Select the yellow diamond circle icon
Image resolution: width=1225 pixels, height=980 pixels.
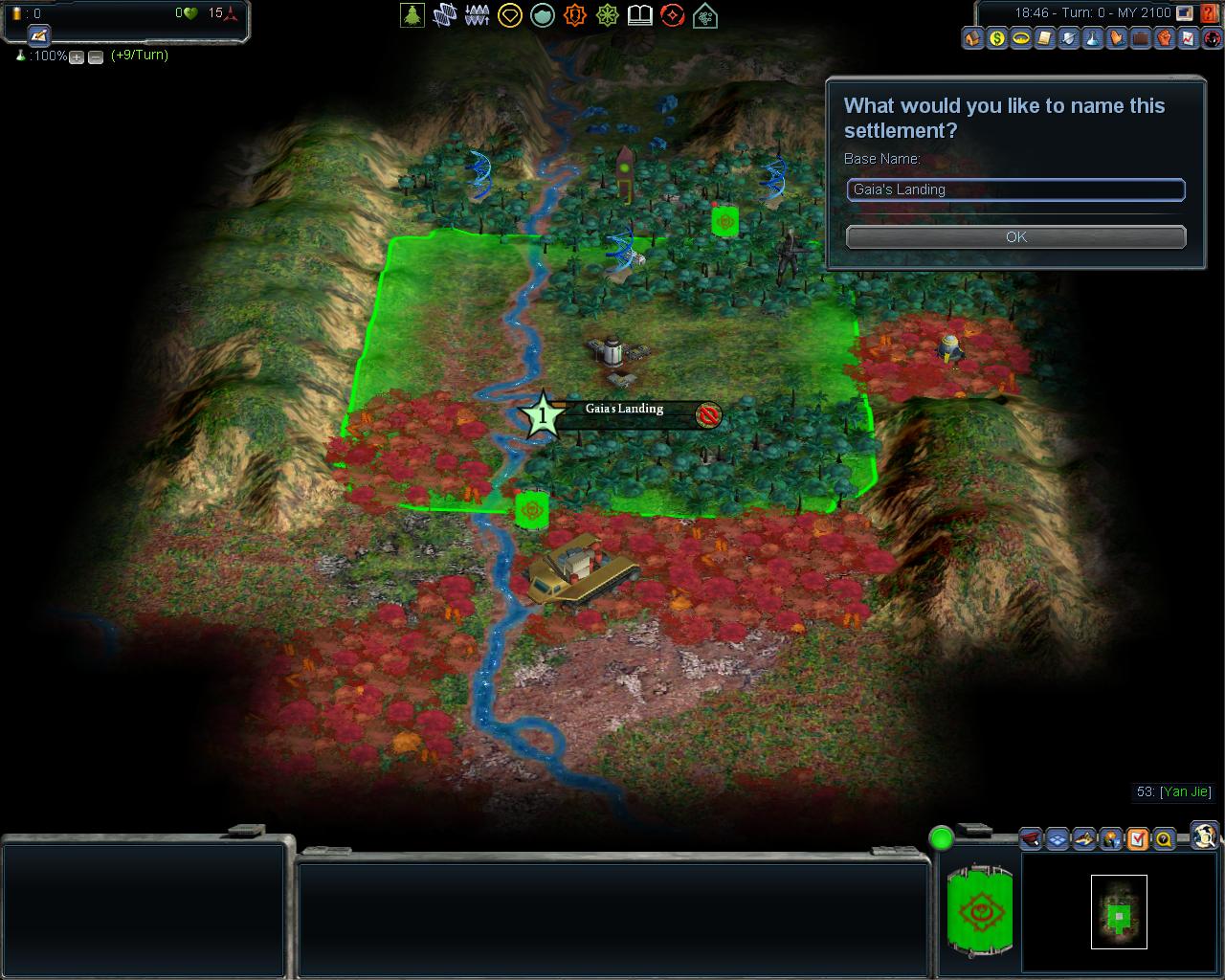click(x=510, y=15)
